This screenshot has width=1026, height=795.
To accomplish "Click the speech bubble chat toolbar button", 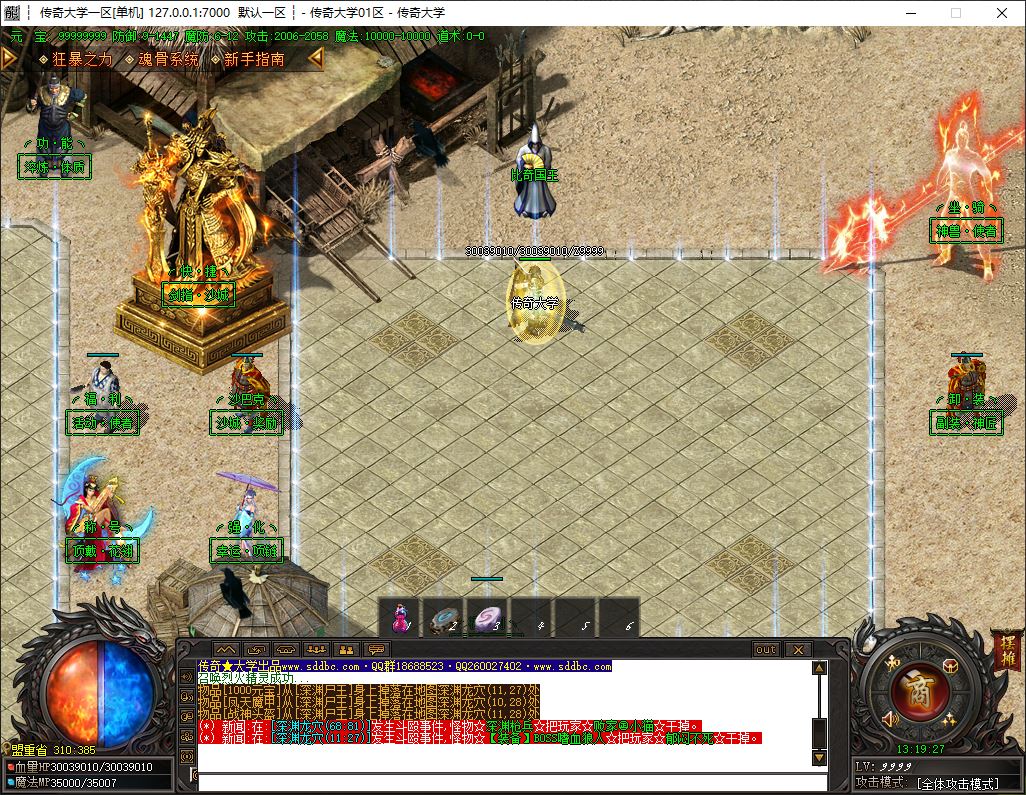I will coord(376,649).
